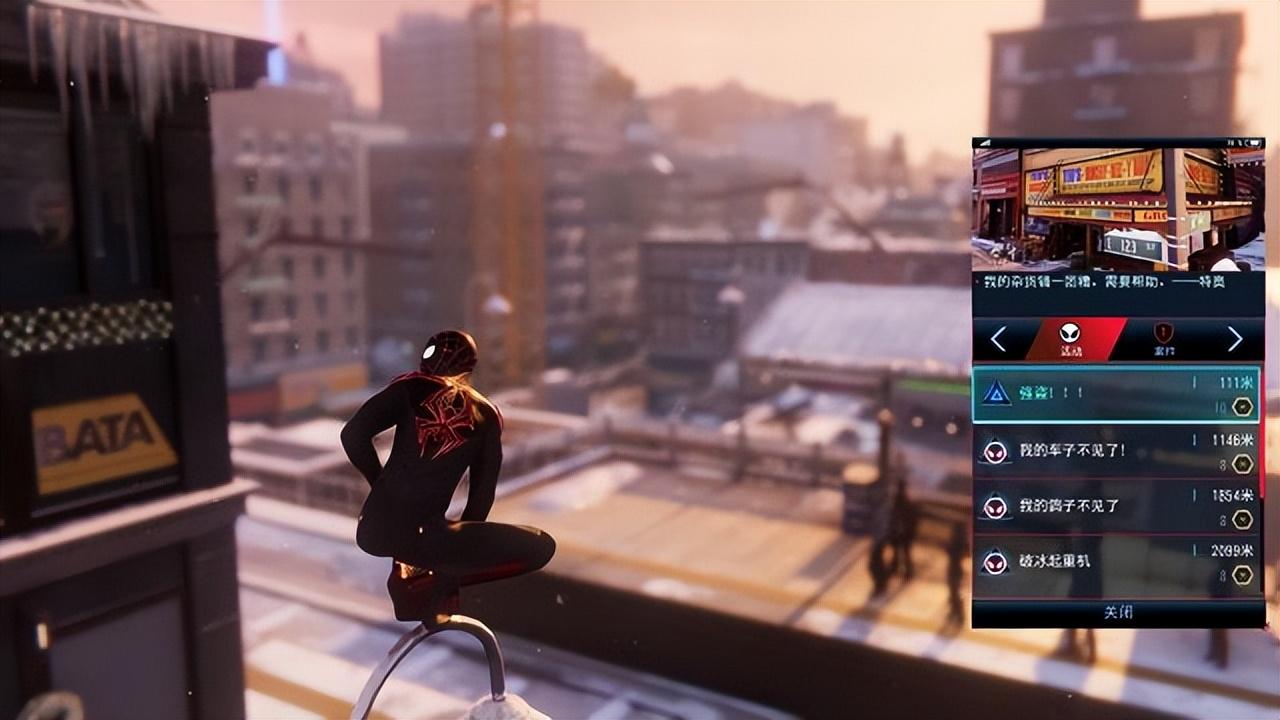Image resolution: width=1280 pixels, height=720 pixels.
Task: Select the highlighted 111米 activity row
Action: tap(1115, 395)
